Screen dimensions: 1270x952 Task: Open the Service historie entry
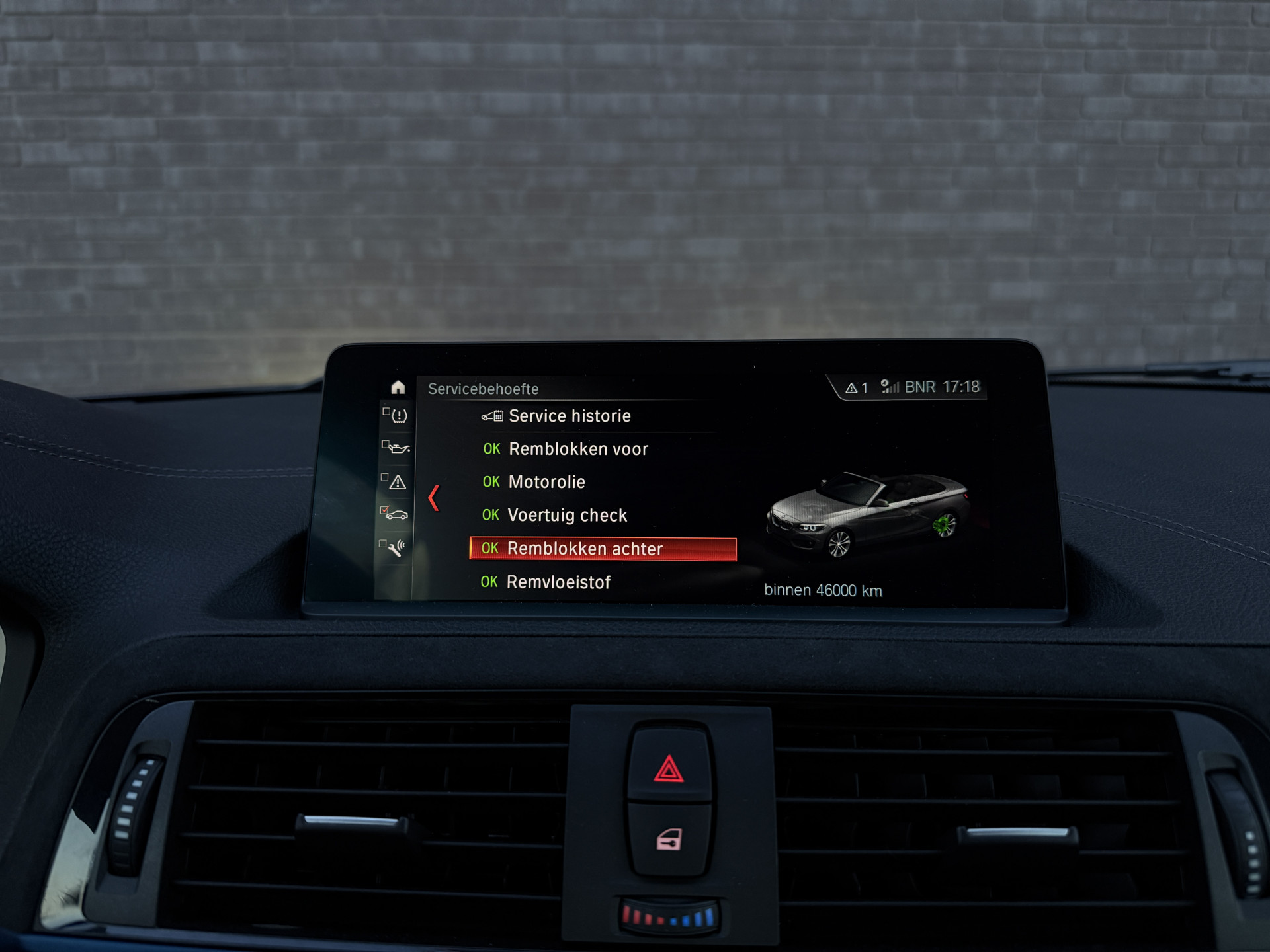569,416
